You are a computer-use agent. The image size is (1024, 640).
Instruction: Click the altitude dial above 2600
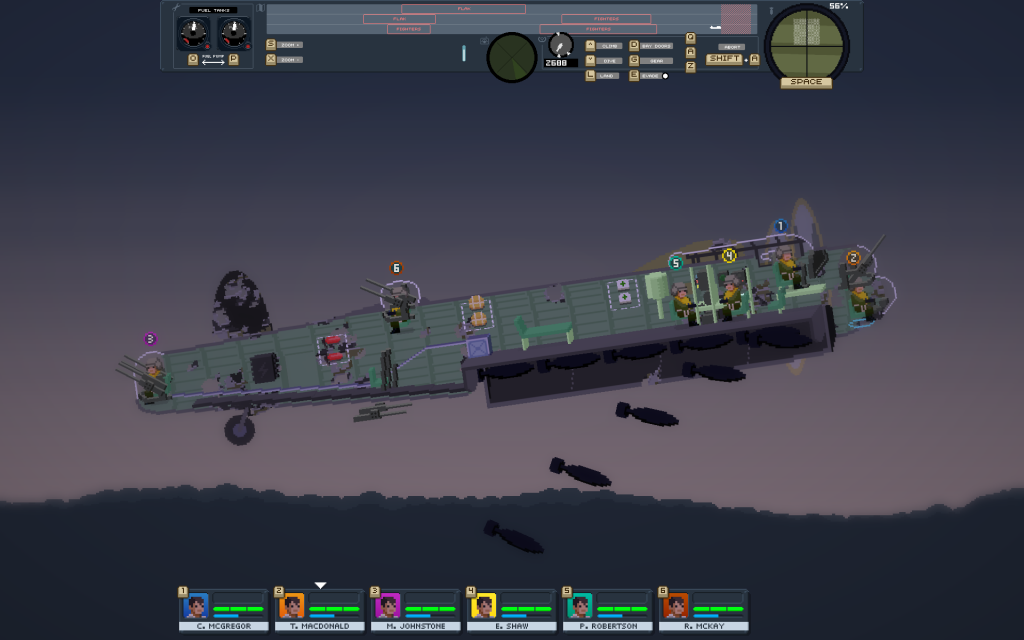pos(560,44)
